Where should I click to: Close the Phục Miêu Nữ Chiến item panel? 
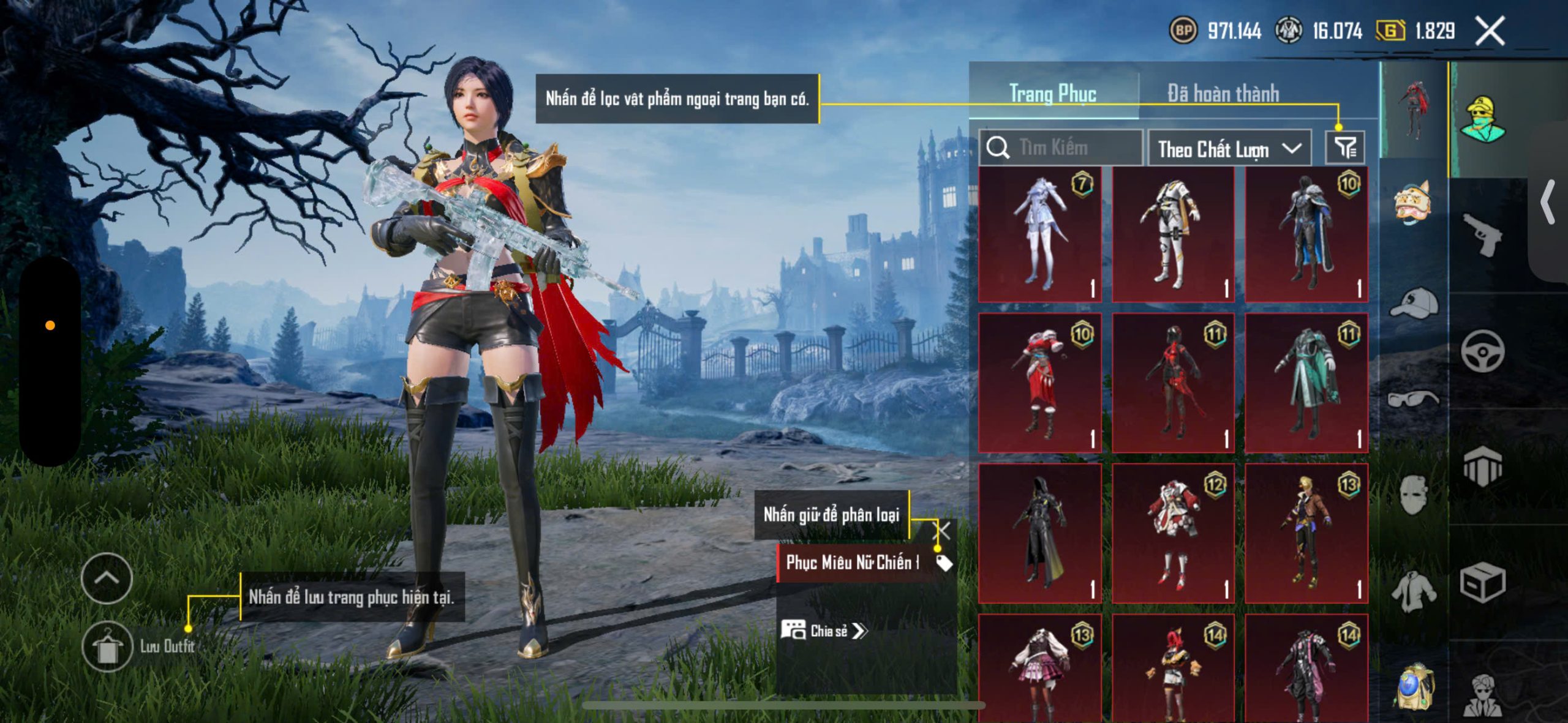[x=941, y=530]
